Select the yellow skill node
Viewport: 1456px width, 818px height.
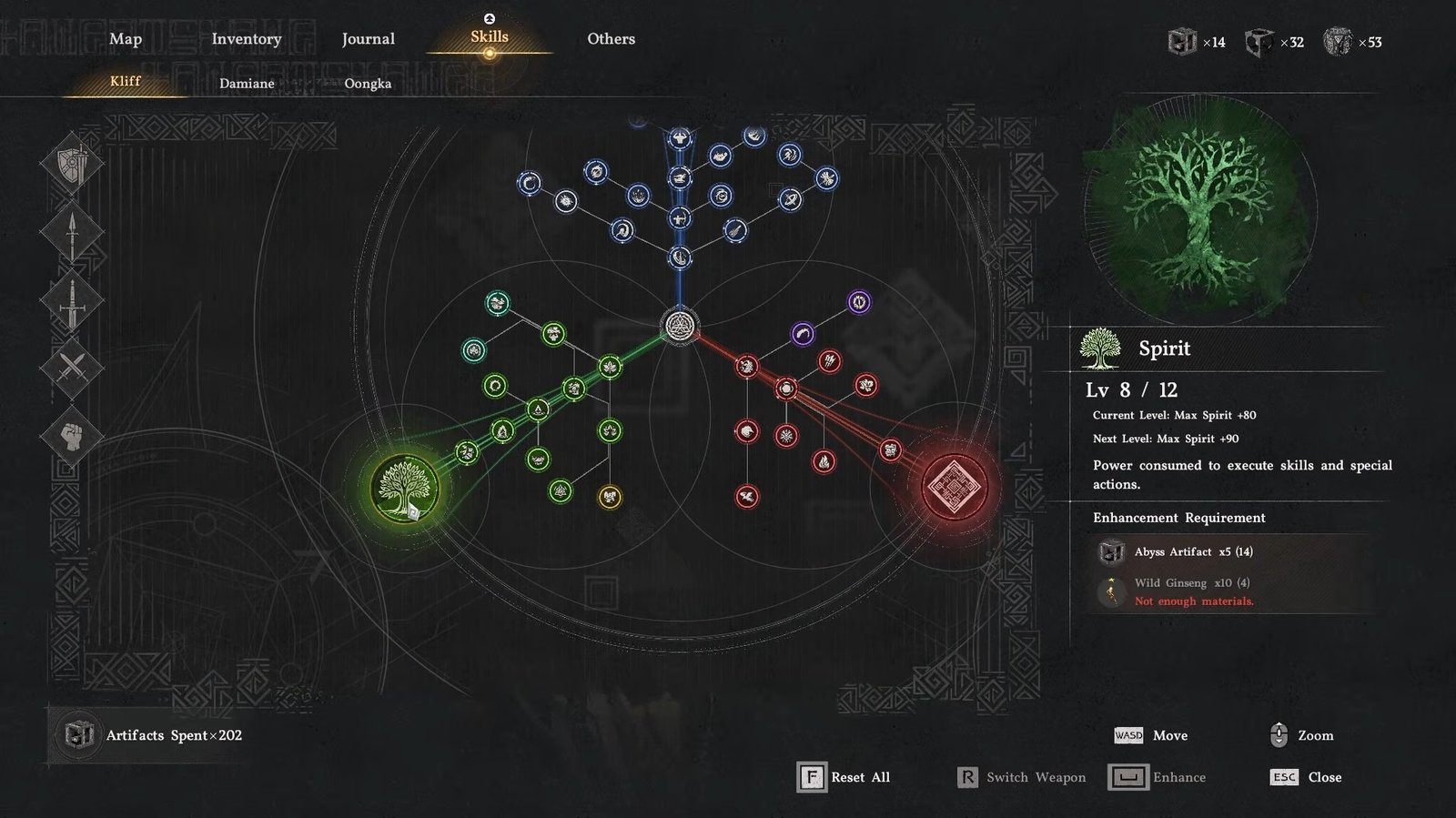610,497
